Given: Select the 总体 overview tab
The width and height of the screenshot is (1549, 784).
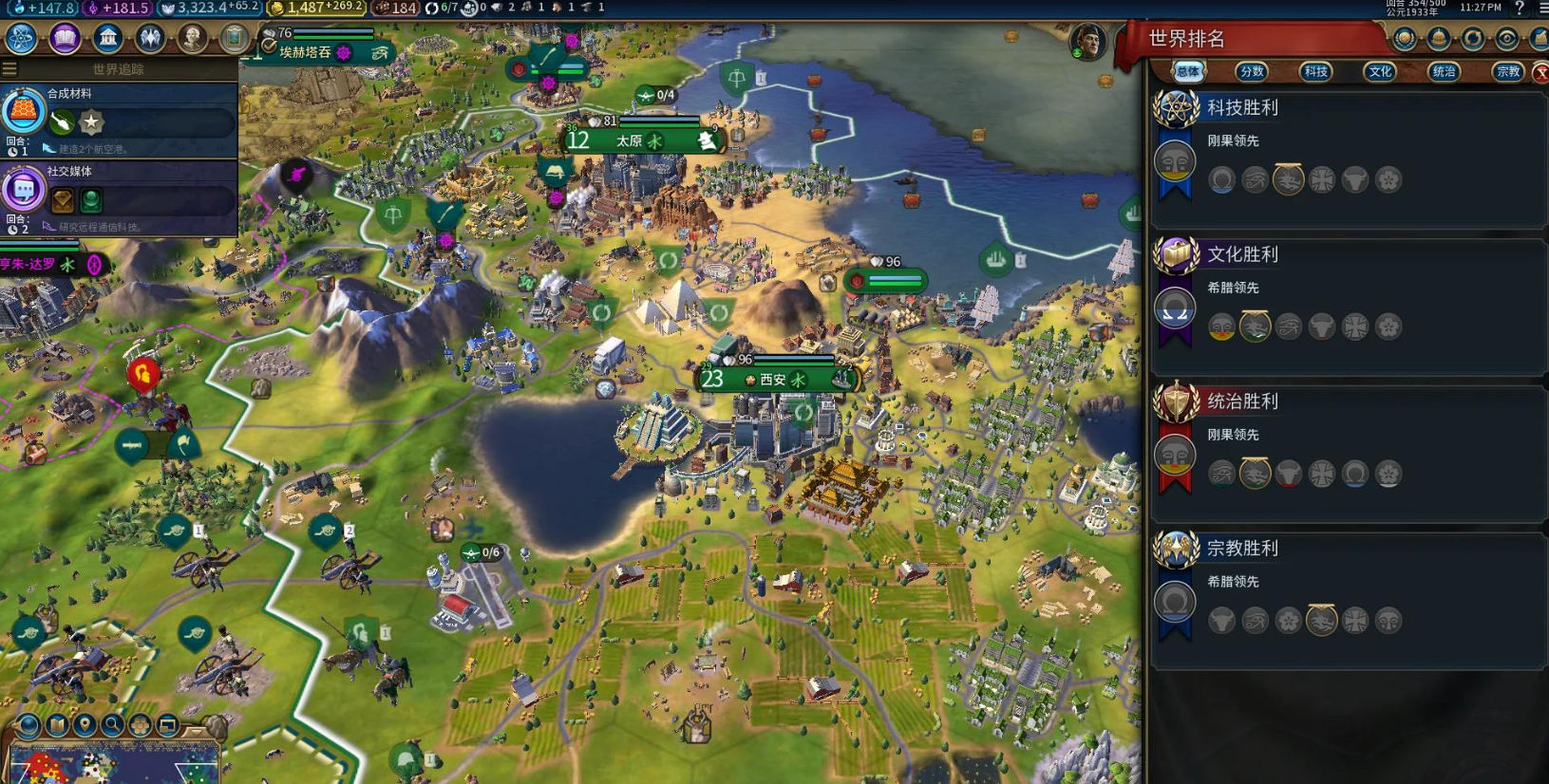Looking at the screenshot, I should (1187, 71).
